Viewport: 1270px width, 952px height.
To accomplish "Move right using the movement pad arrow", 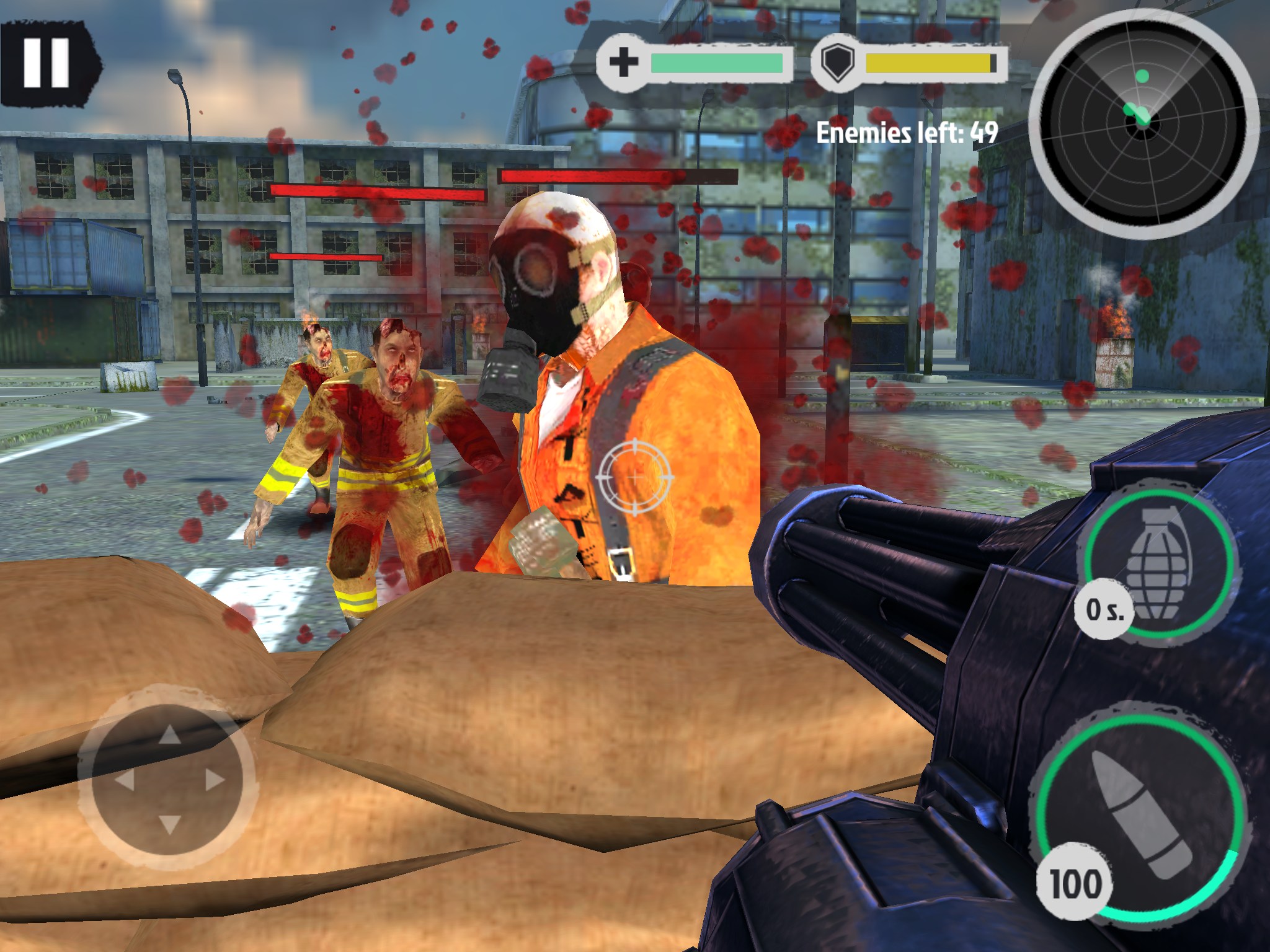I will coord(214,780).
